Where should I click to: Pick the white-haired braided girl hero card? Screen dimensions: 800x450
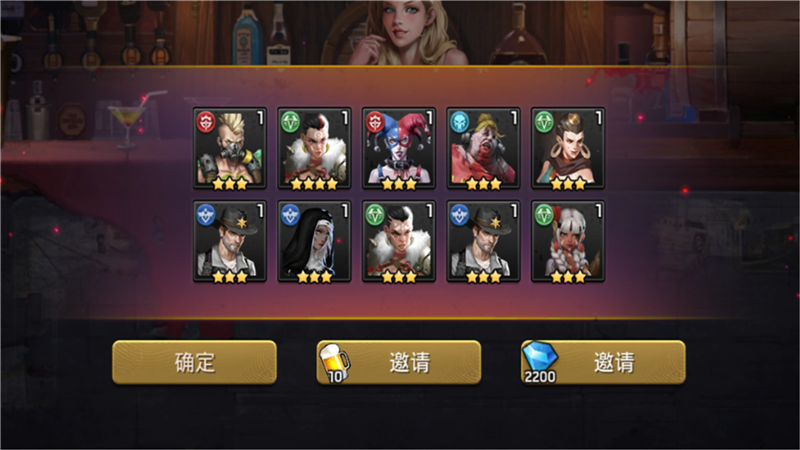point(568,241)
